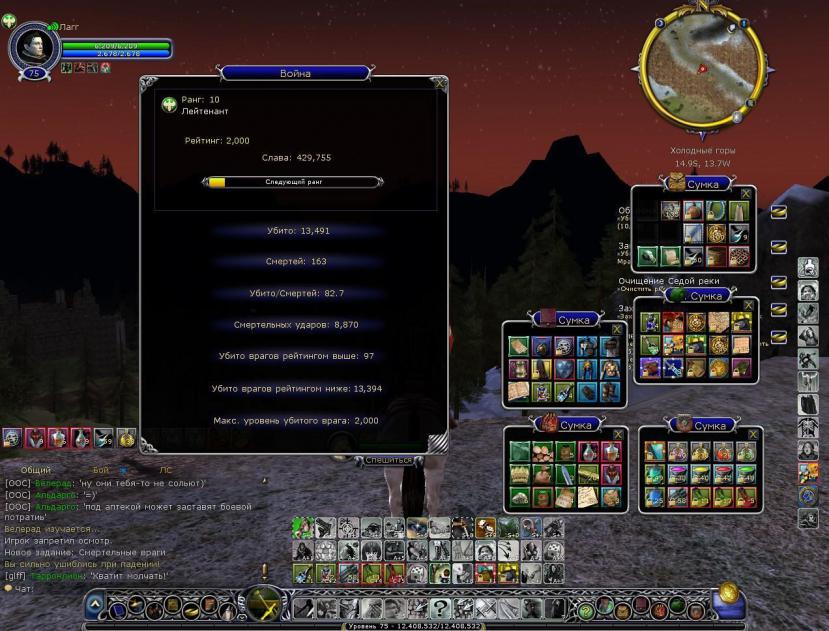The image size is (829, 631).
Task: Close the Война statistics window
Action: click(440, 84)
